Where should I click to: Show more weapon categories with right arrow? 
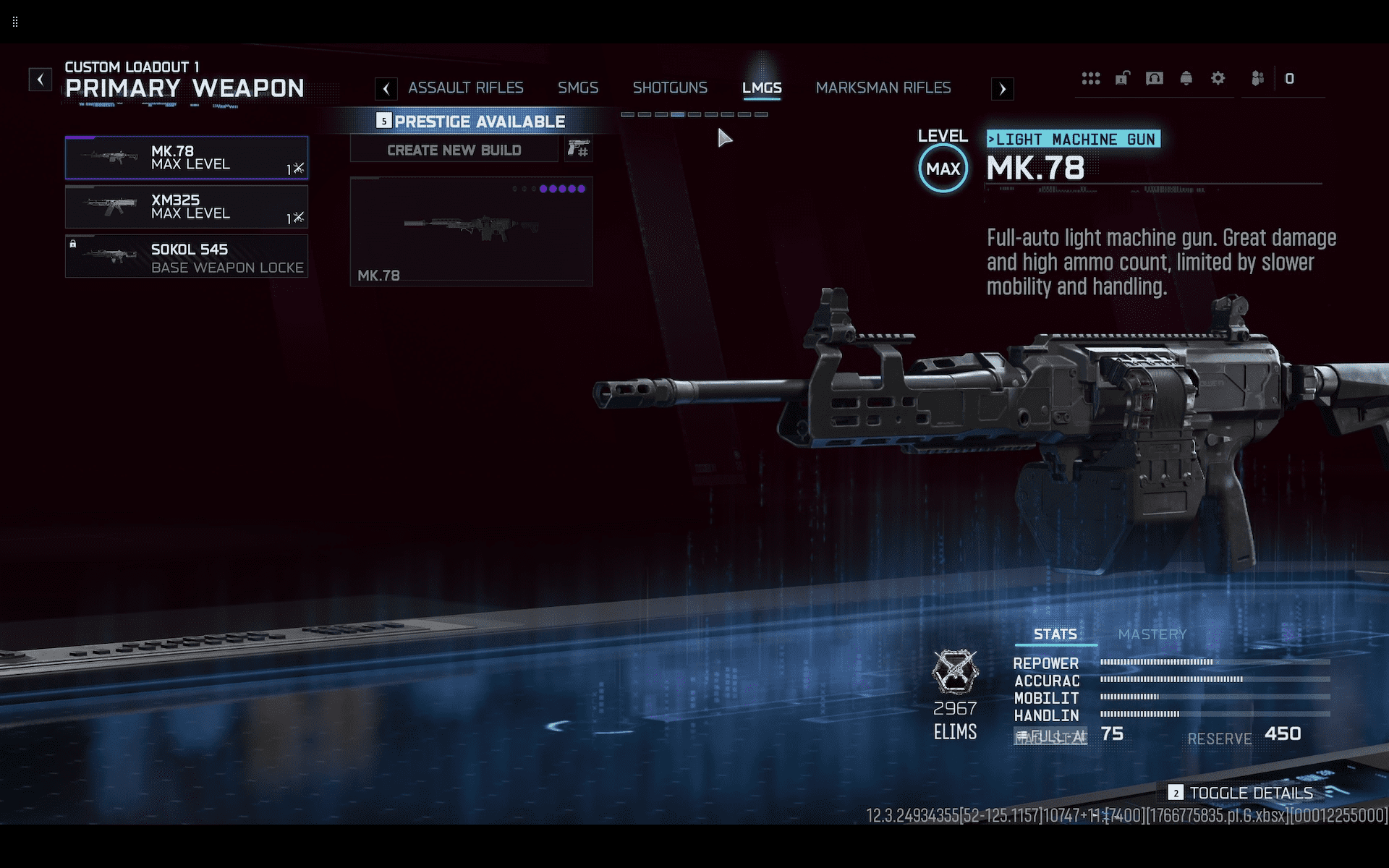pos(1002,89)
